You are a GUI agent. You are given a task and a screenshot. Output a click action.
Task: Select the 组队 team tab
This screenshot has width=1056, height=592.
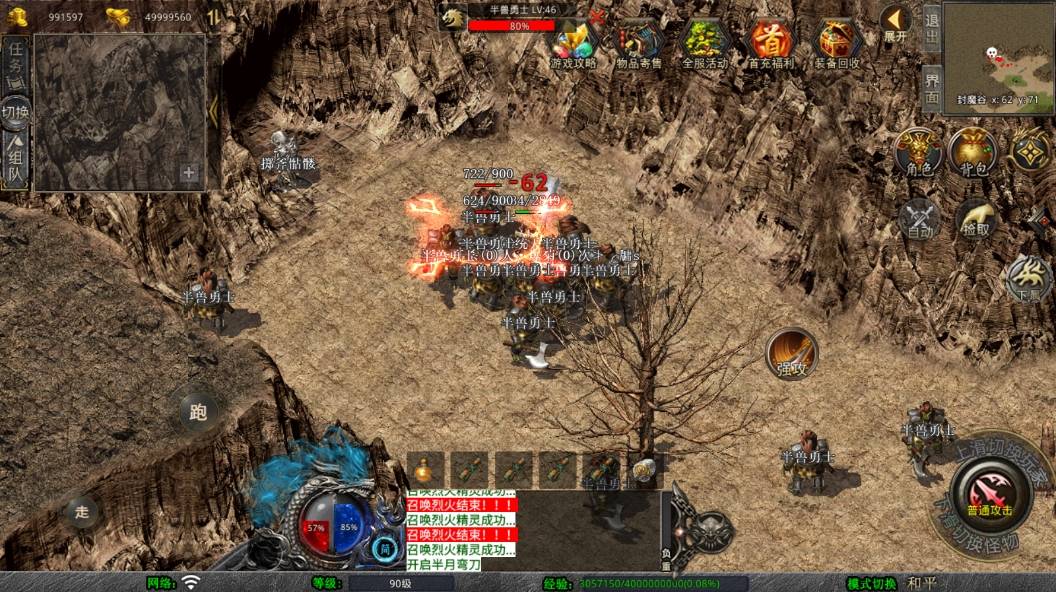click(16, 160)
